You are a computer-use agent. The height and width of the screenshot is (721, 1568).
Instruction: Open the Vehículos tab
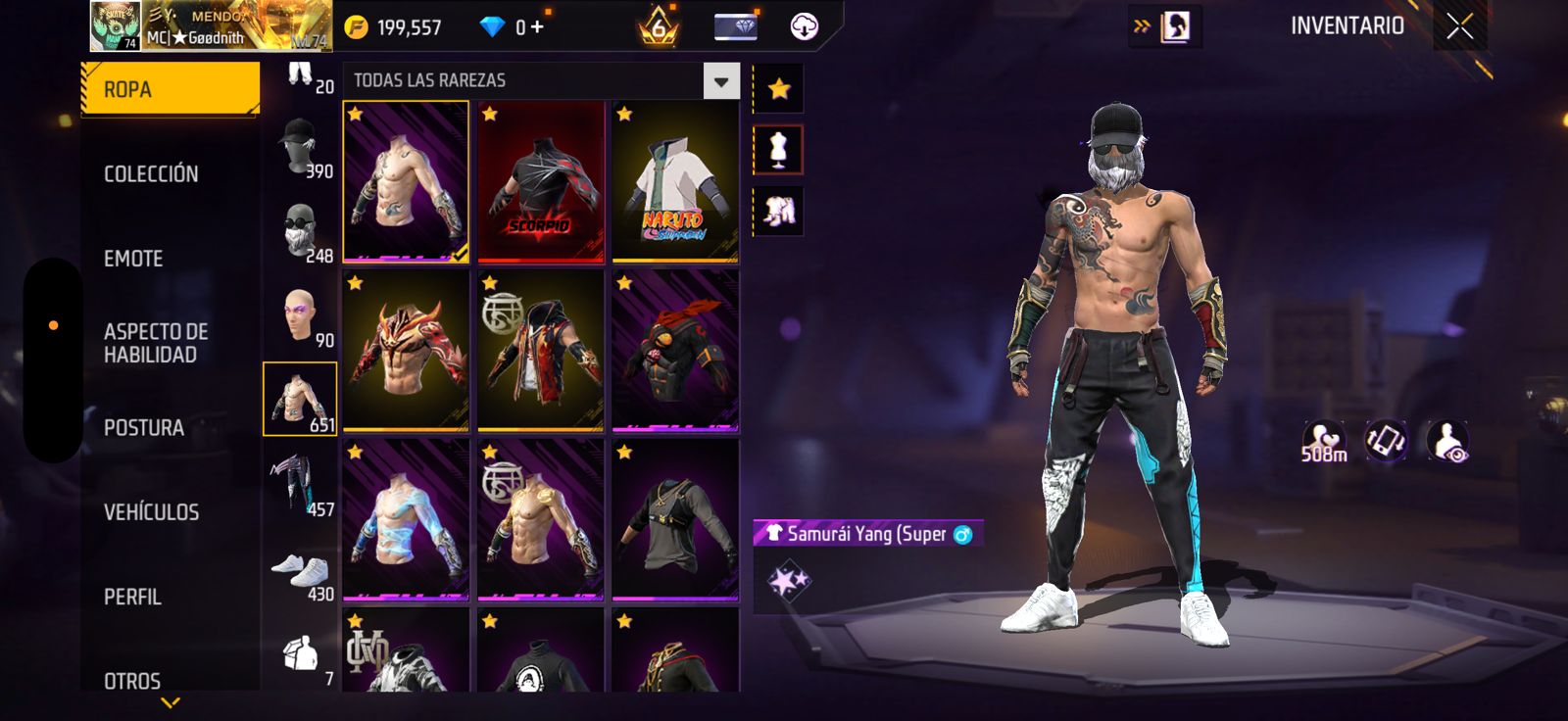tap(151, 512)
